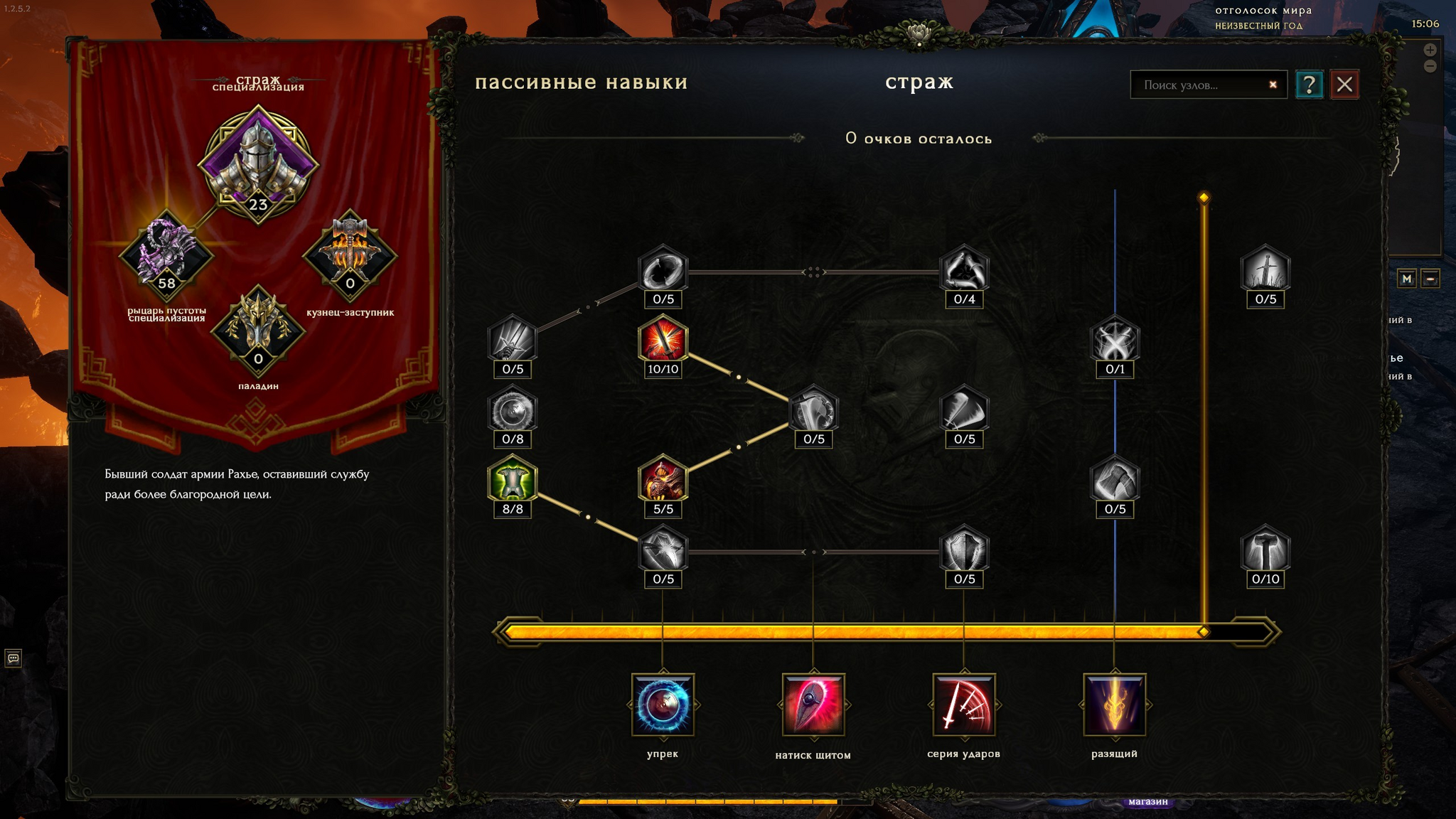
Task: Open the chat bubble icon
Action: [13, 658]
